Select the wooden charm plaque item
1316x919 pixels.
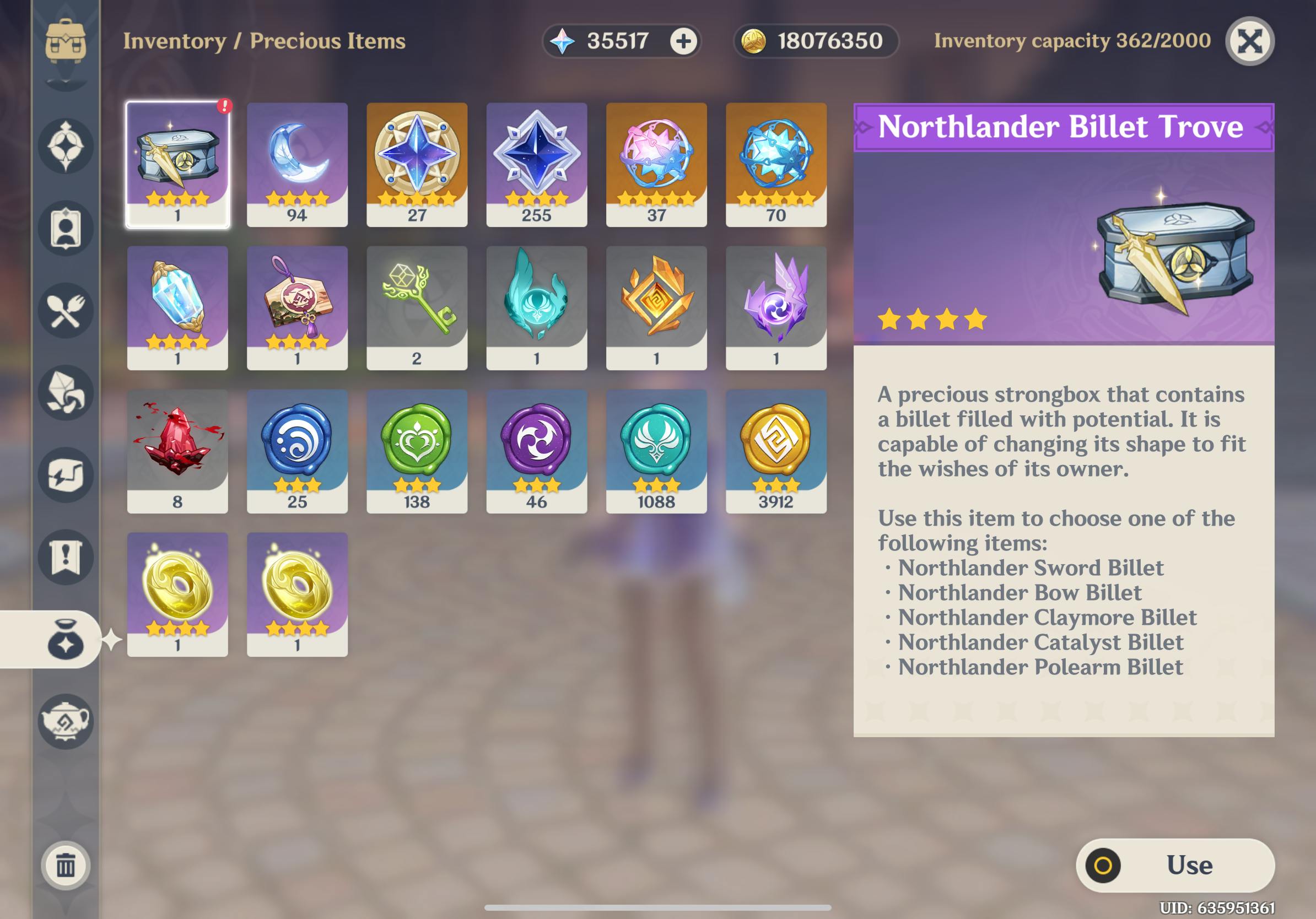pos(297,307)
